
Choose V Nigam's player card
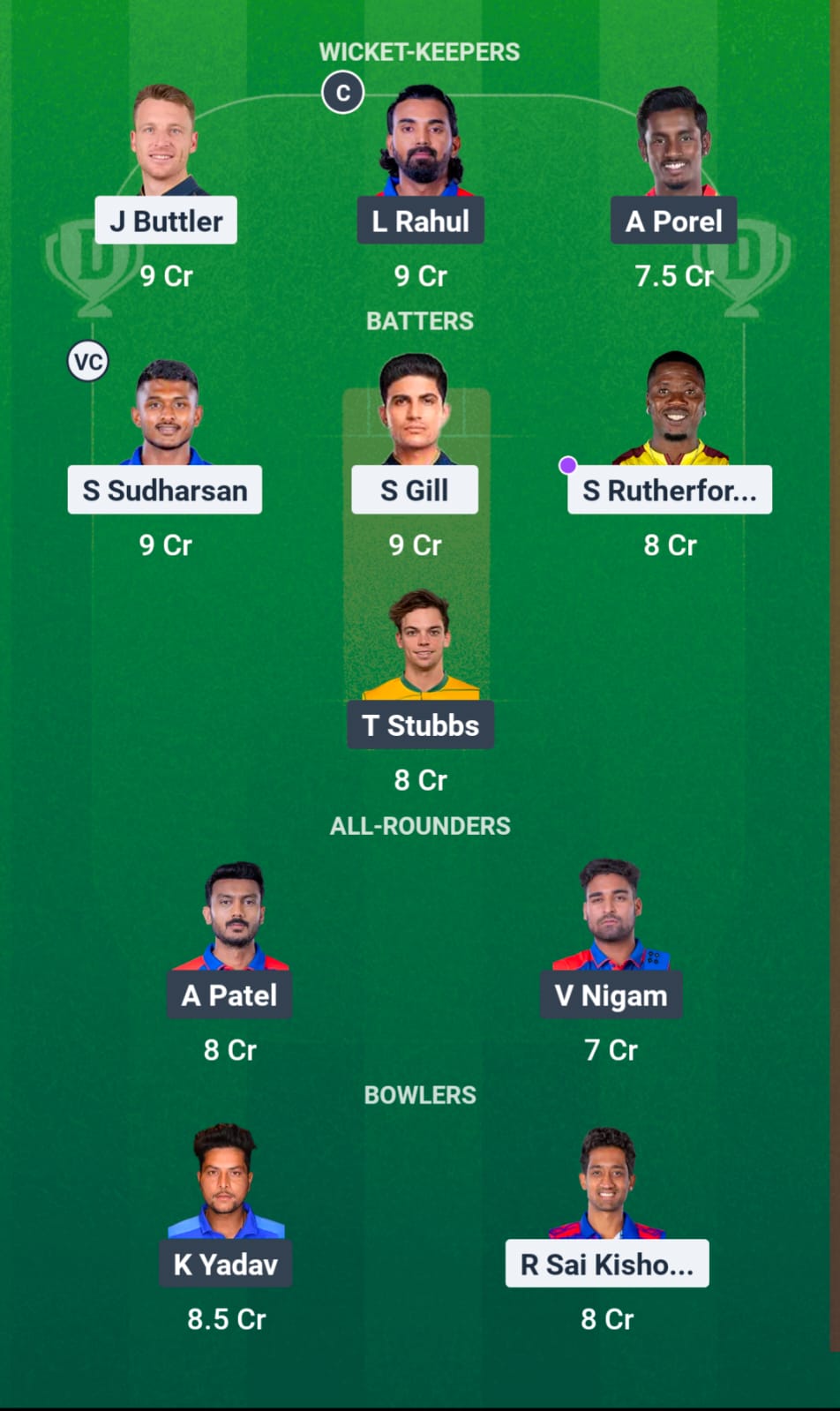coord(611,994)
